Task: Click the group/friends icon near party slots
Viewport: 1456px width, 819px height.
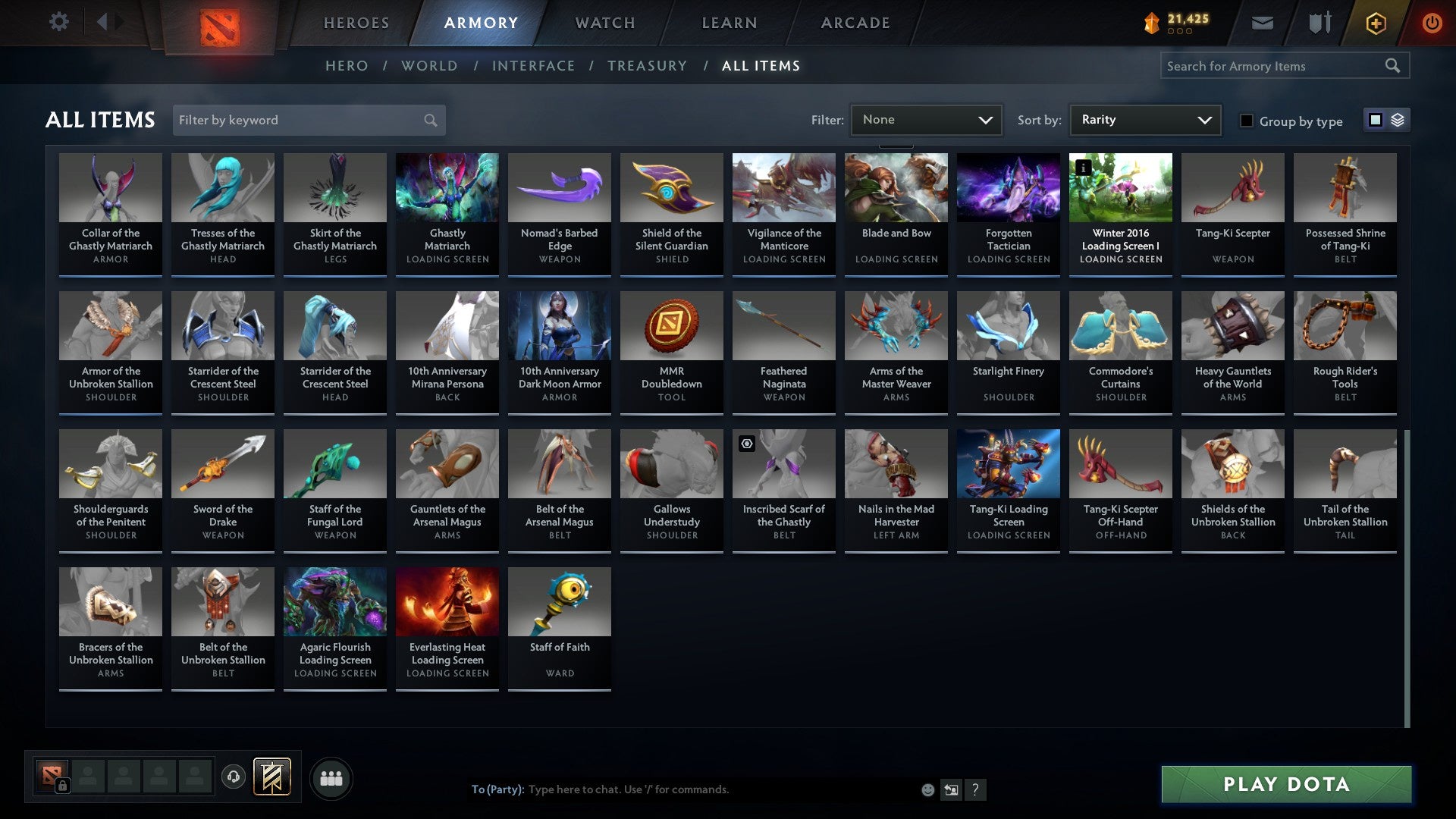Action: click(331, 777)
